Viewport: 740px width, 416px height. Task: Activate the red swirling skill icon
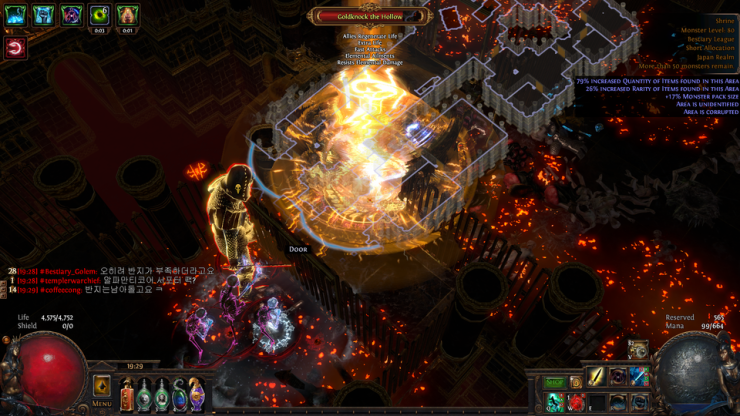[x=576, y=403]
